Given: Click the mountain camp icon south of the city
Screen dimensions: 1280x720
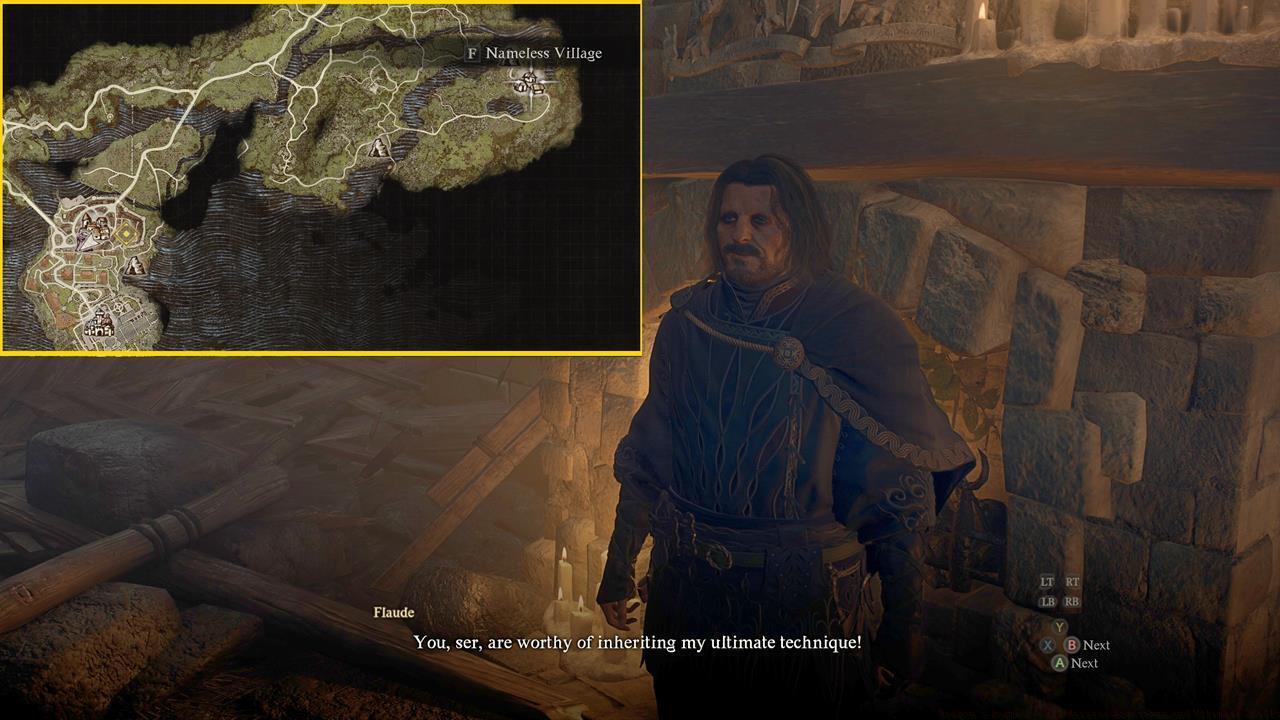Looking at the screenshot, I should (134, 265).
